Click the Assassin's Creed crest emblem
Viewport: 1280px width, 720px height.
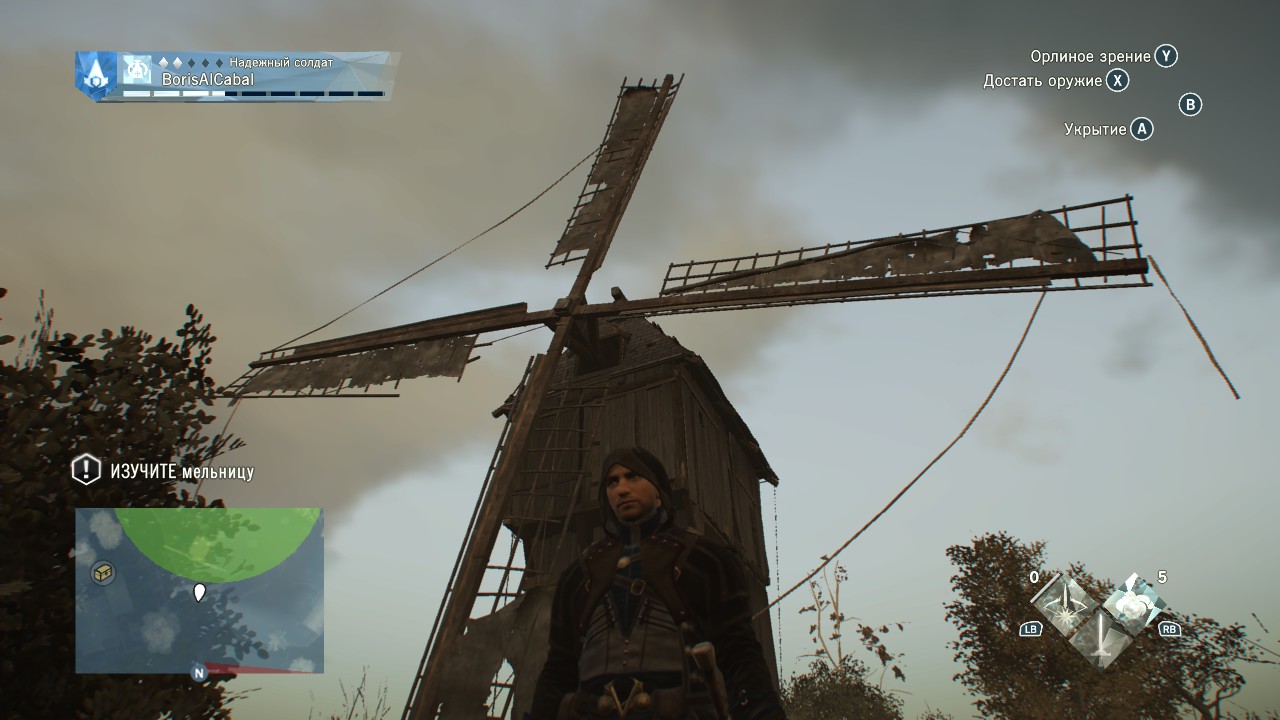tap(97, 75)
